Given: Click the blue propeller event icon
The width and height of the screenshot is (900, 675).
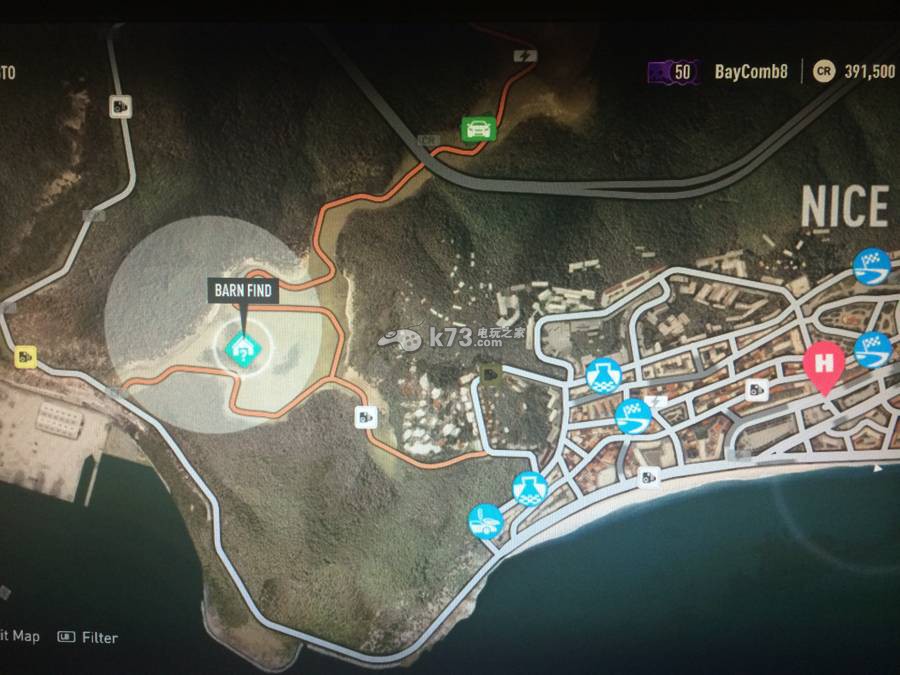Looking at the screenshot, I should [x=486, y=521].
